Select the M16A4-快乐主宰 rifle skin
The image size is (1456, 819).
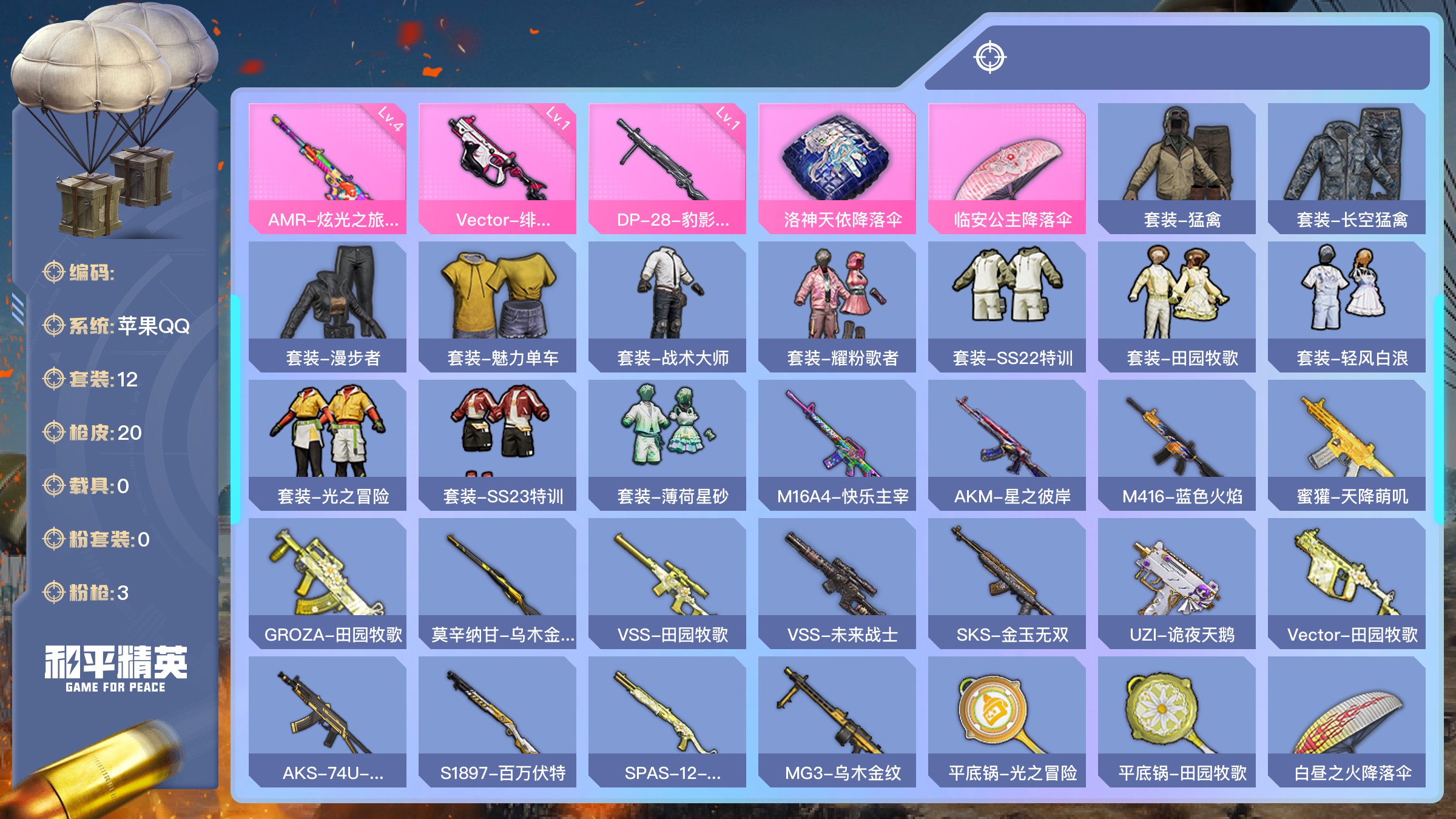(837, 445)
